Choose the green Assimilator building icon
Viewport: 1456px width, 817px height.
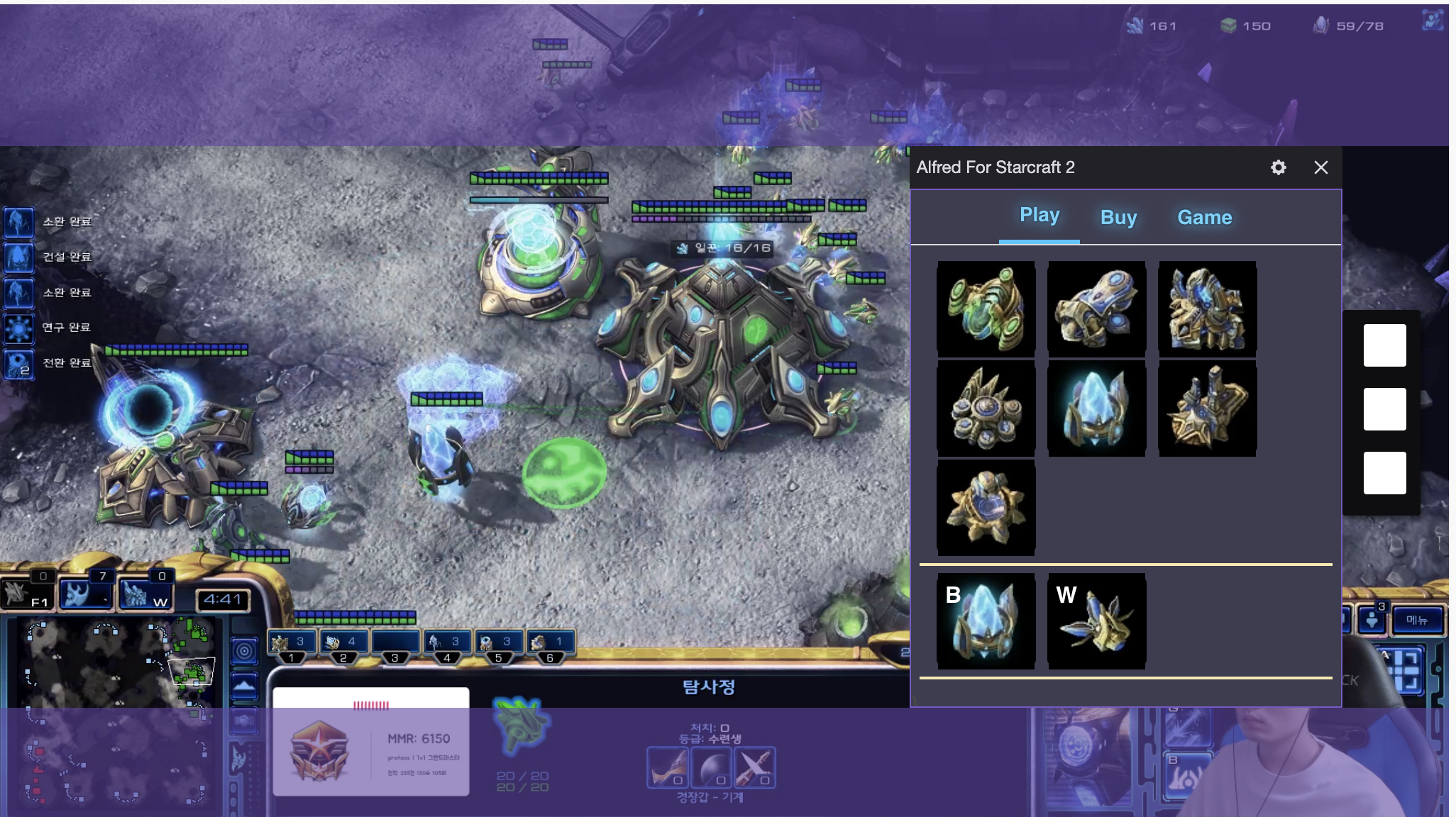pyautogui.click(x=986, y=309)
